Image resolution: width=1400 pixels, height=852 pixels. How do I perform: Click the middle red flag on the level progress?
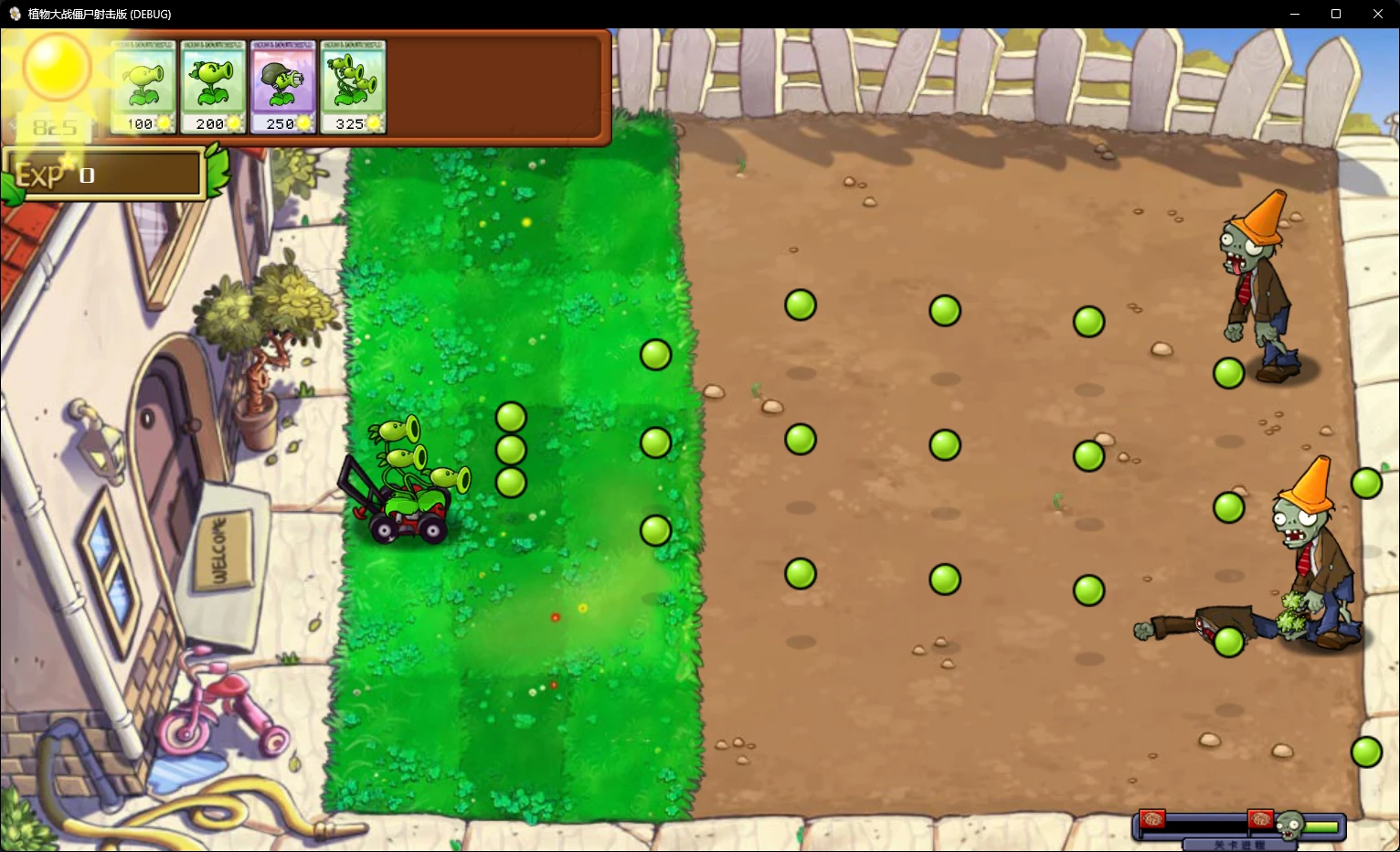pos(1261,819)
